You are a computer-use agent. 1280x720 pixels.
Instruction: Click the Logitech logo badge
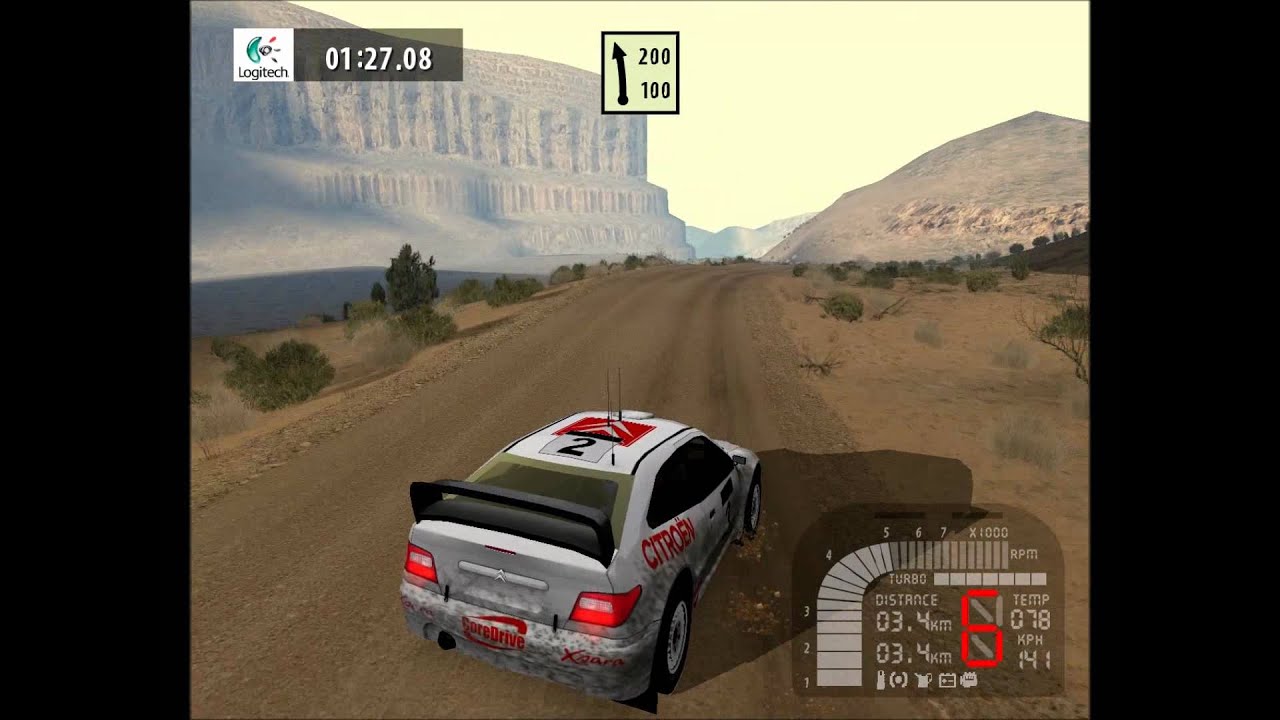tap(263, 55)
